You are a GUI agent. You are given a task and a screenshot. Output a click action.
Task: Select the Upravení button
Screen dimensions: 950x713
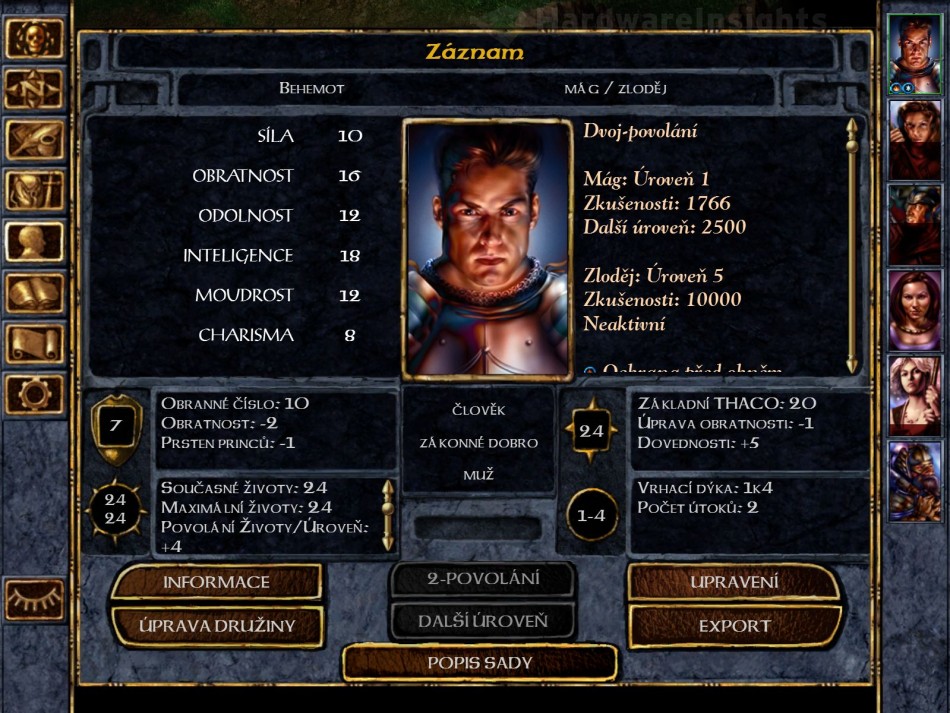tap(734, 582)
